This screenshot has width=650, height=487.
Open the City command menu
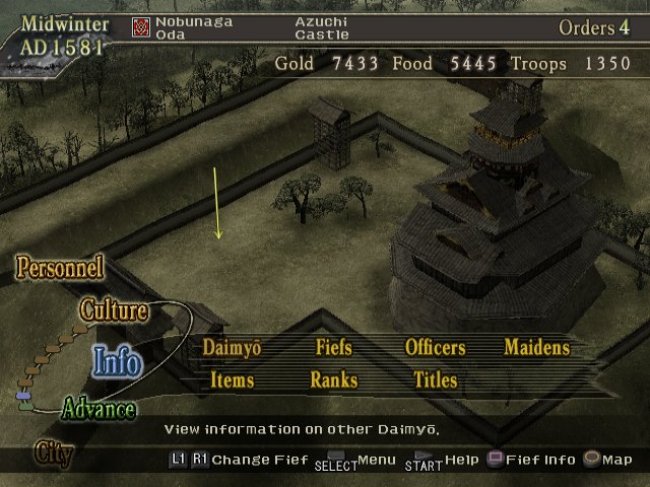54,452
